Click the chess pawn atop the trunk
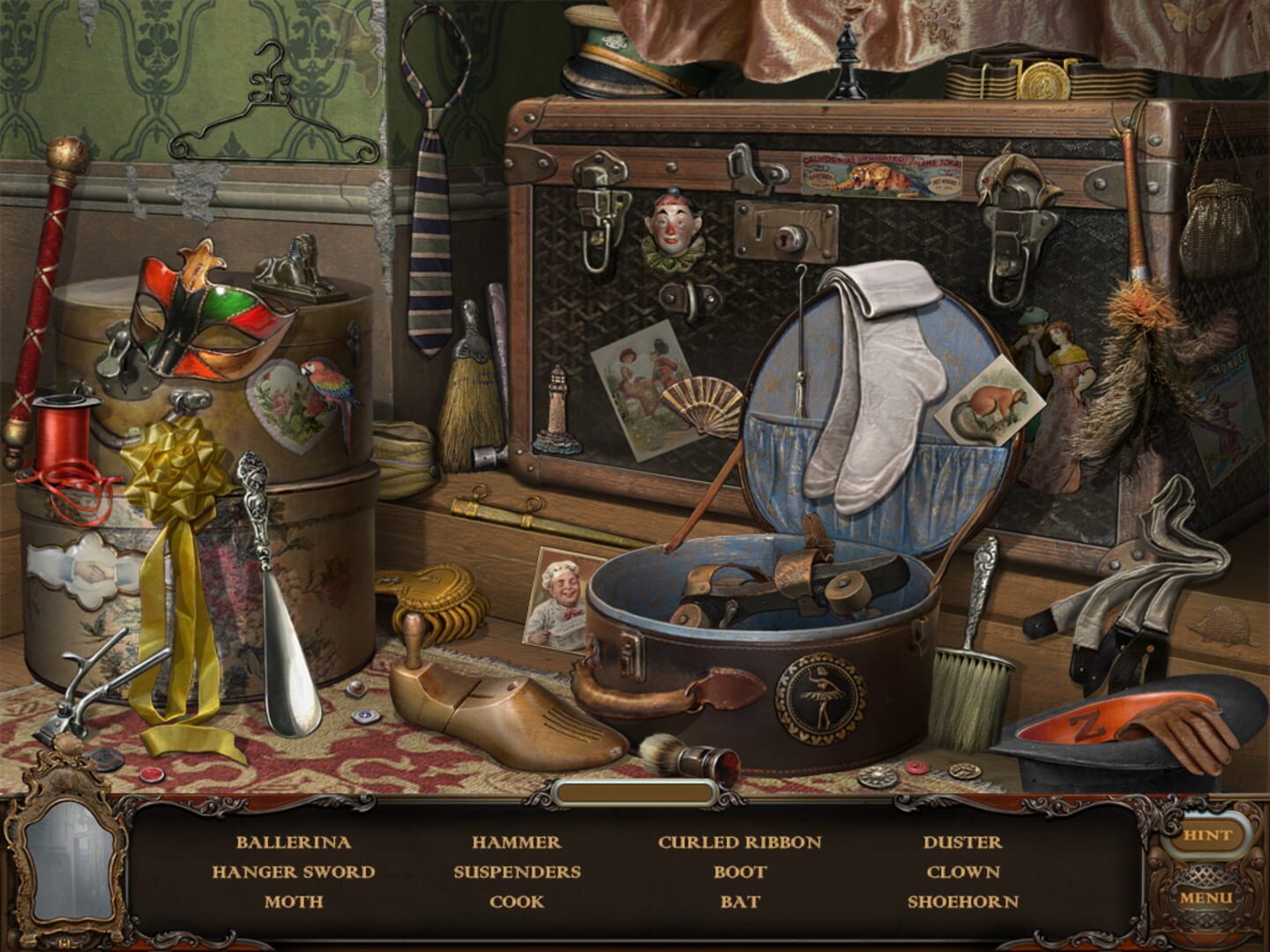1270x952 pixels. pos(844,62)
